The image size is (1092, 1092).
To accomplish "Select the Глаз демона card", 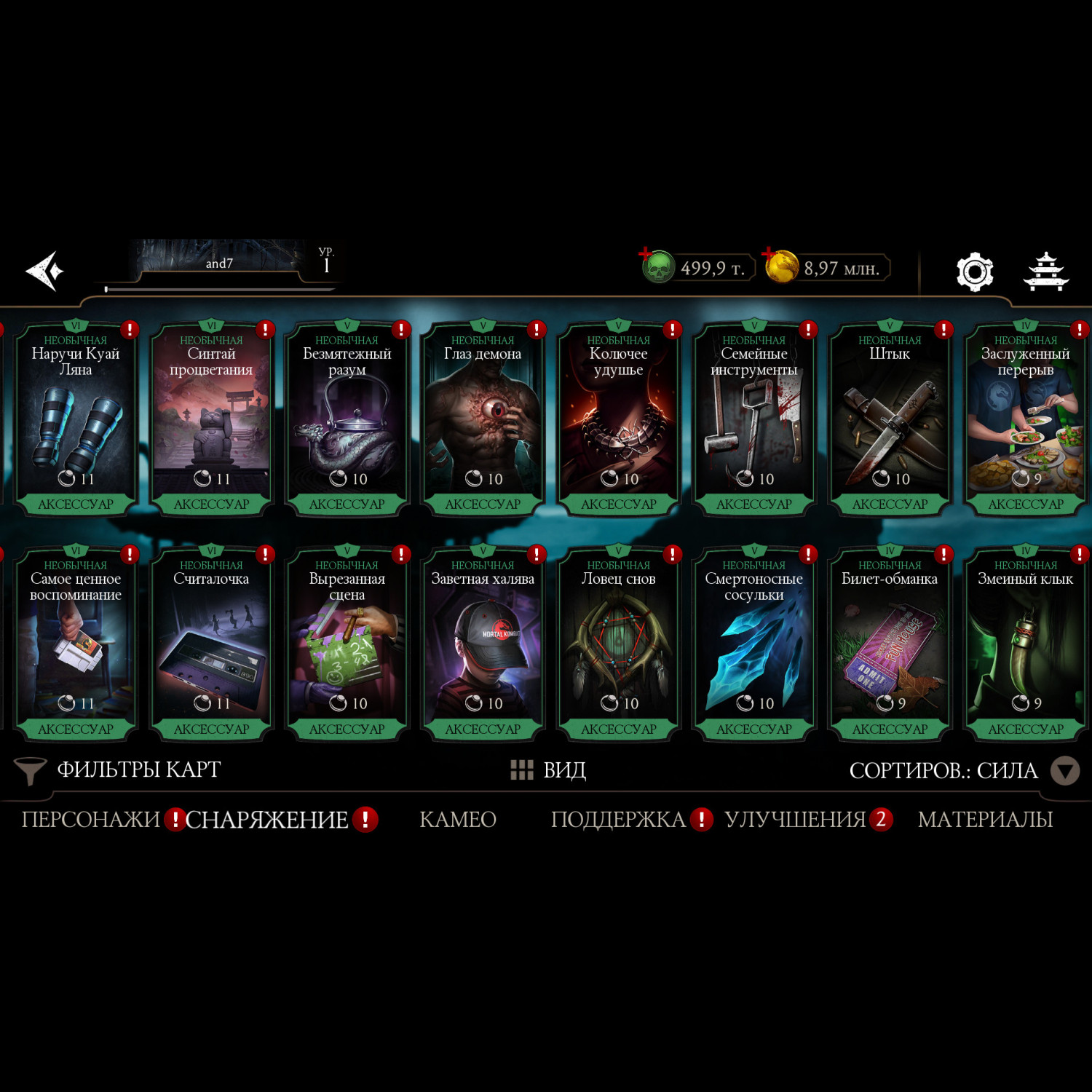I will click(483, 420).
